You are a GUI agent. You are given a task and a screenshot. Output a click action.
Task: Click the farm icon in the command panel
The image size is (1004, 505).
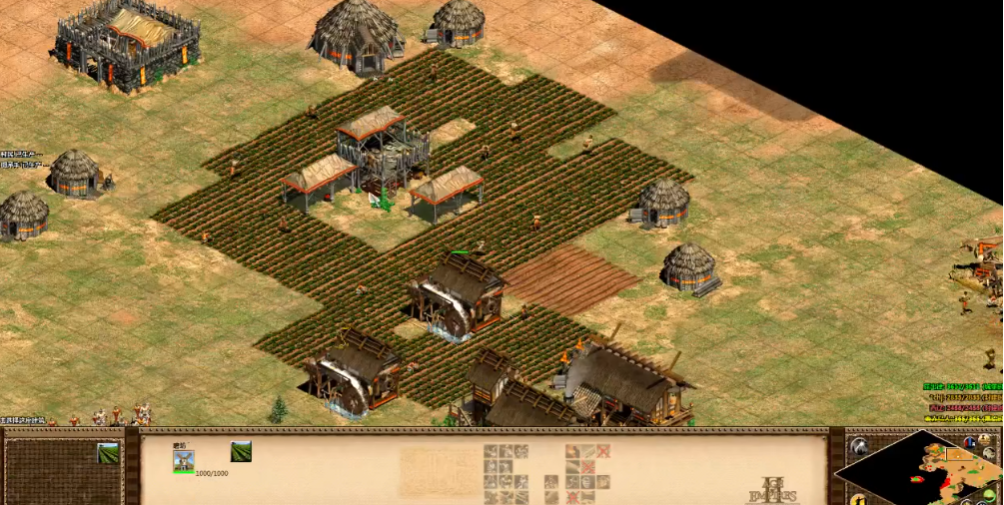tap(107, 453)
